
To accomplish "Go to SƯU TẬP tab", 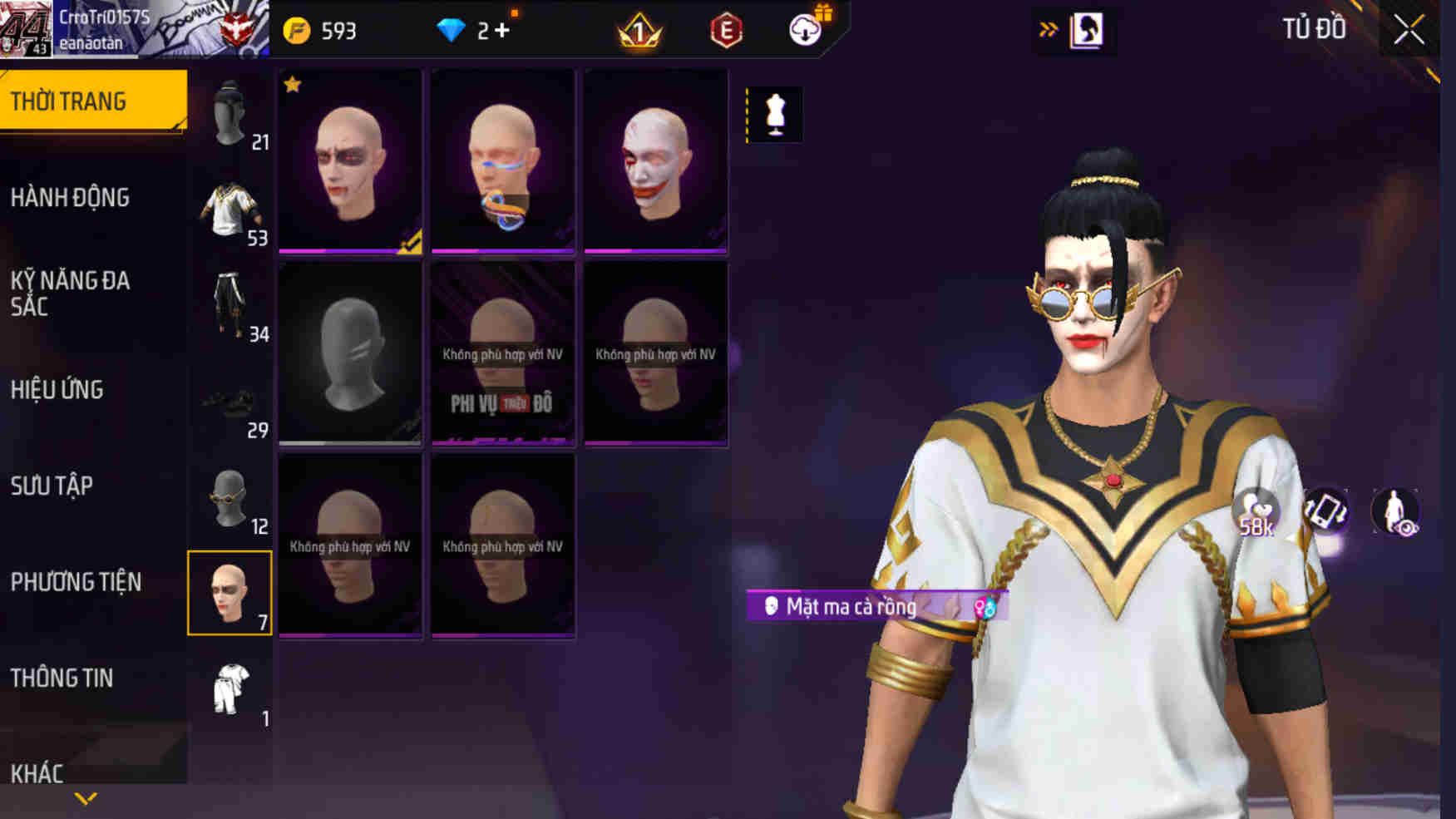I will click(52, 486).
